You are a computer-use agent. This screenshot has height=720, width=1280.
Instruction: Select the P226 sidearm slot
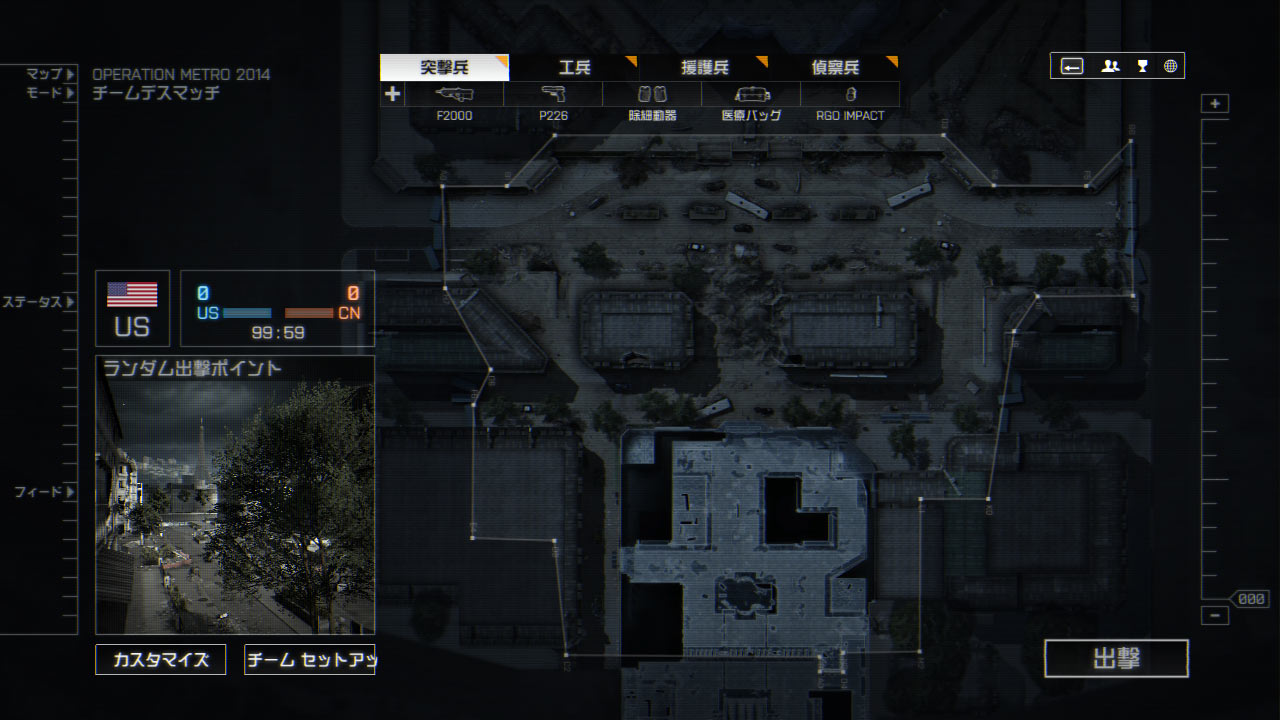pos(553,95)
